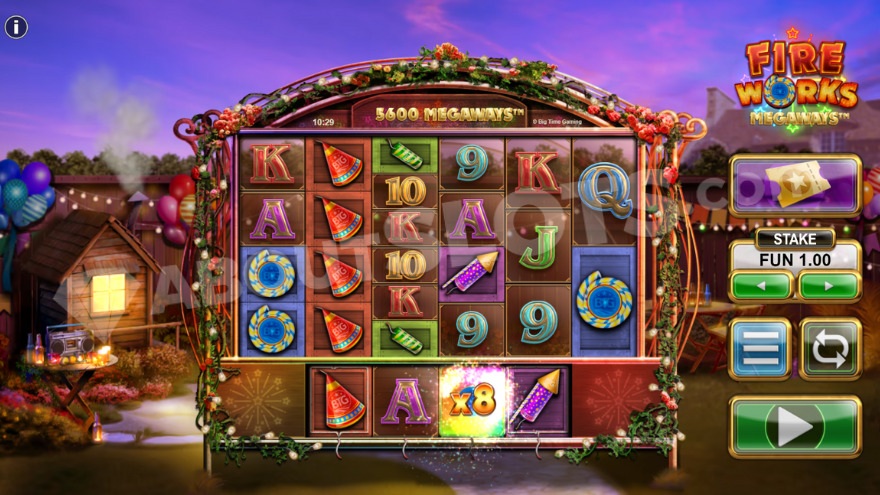Spin the reels with the play button
The width and height of the screenshot is (880, 495).
click(795, 427)
